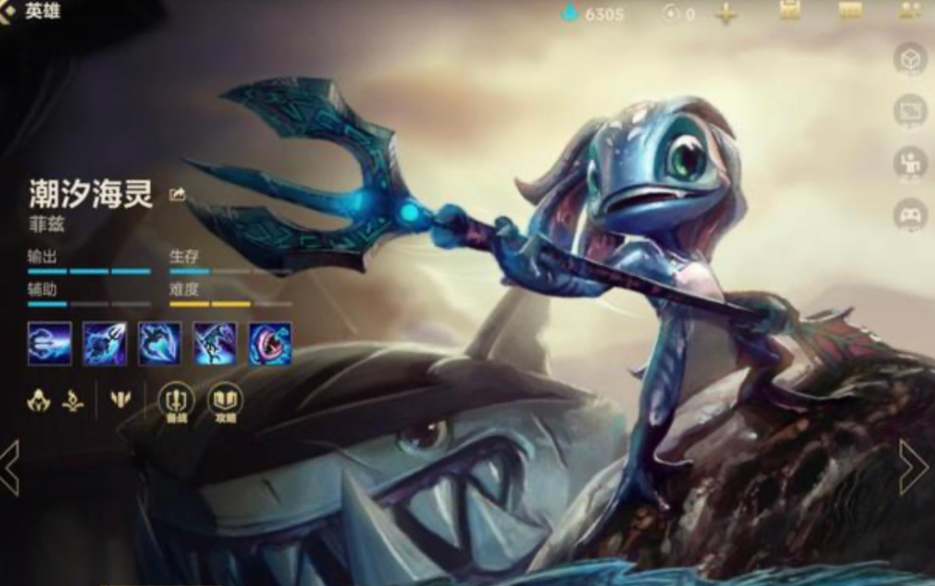Viewport: 935px width, 586px height.
Task: Click the three-bar lane icon
Action: [x=121, y=400]
